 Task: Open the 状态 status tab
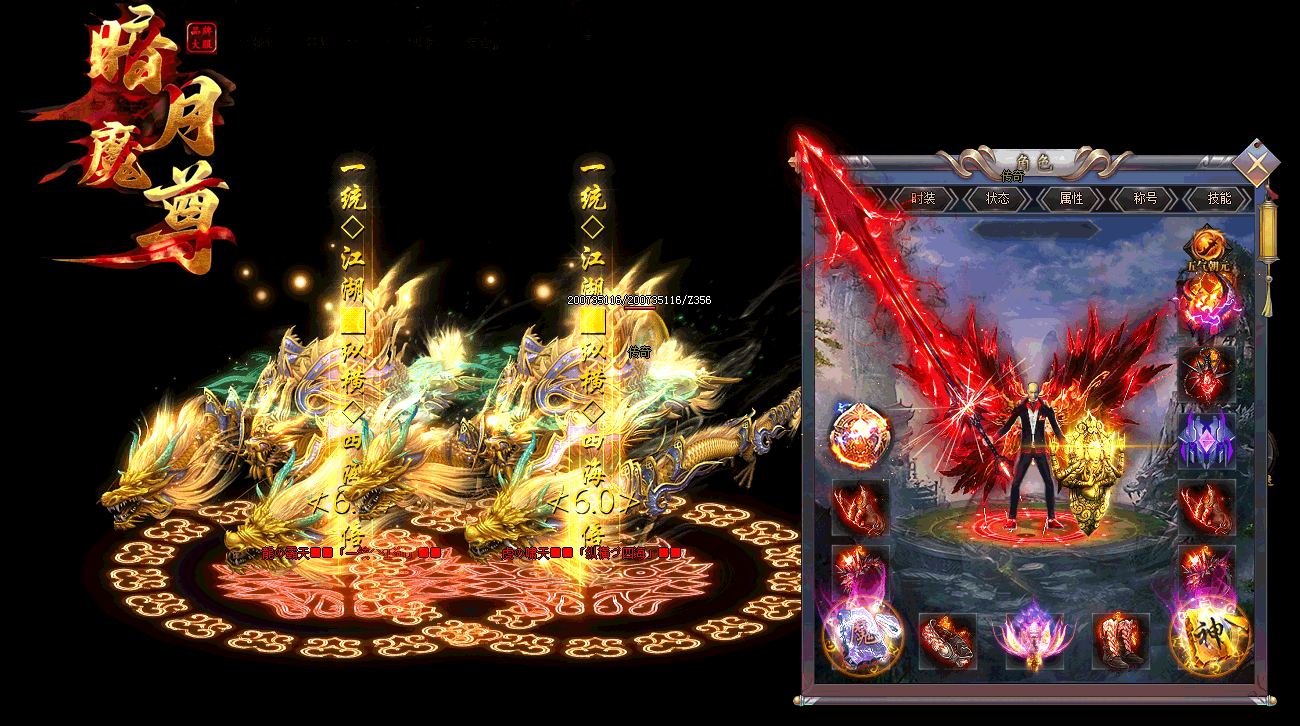(997, 199)
